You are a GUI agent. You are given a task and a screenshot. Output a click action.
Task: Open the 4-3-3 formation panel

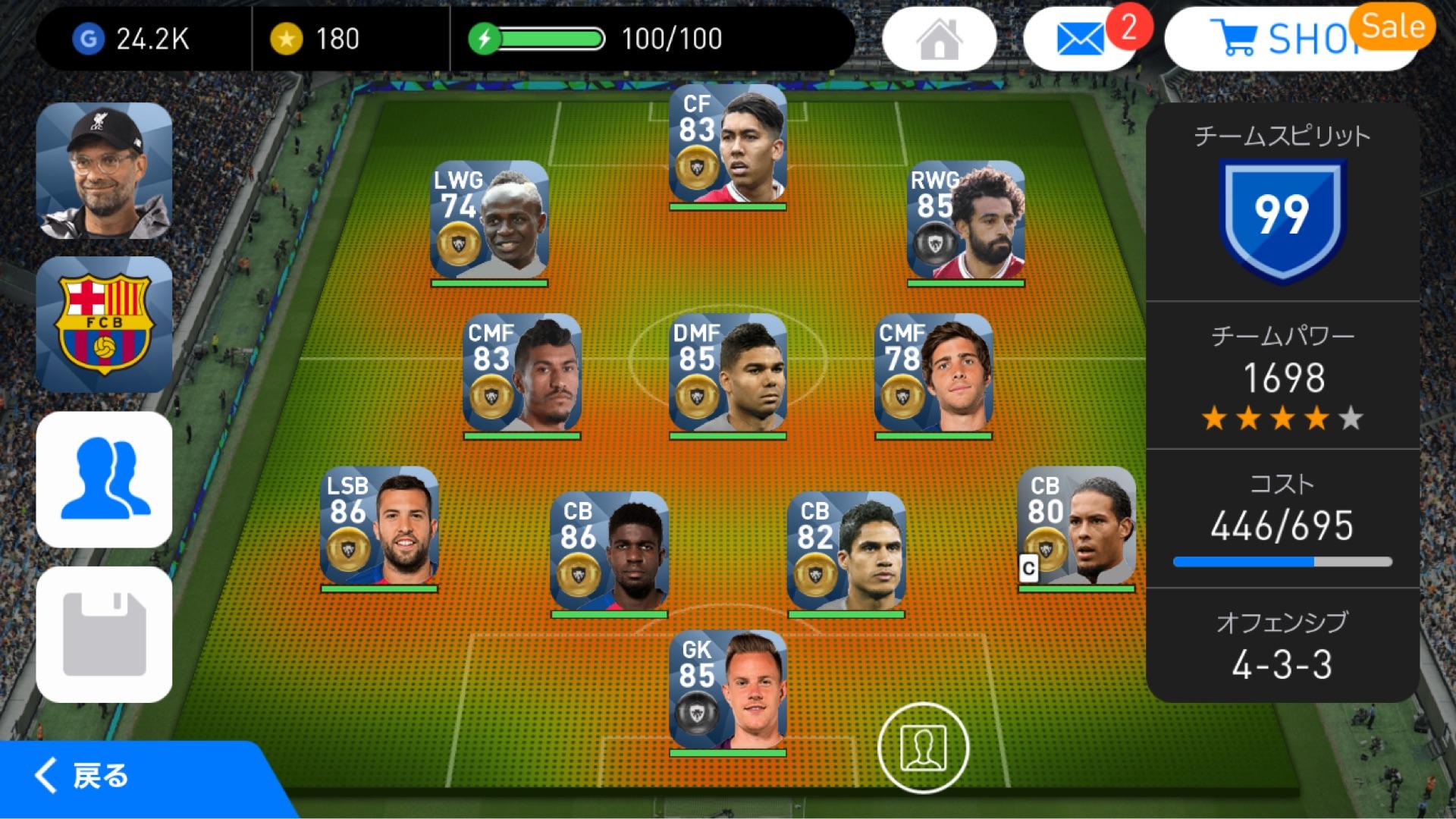pyautogui.click(x=1282, y=646)
